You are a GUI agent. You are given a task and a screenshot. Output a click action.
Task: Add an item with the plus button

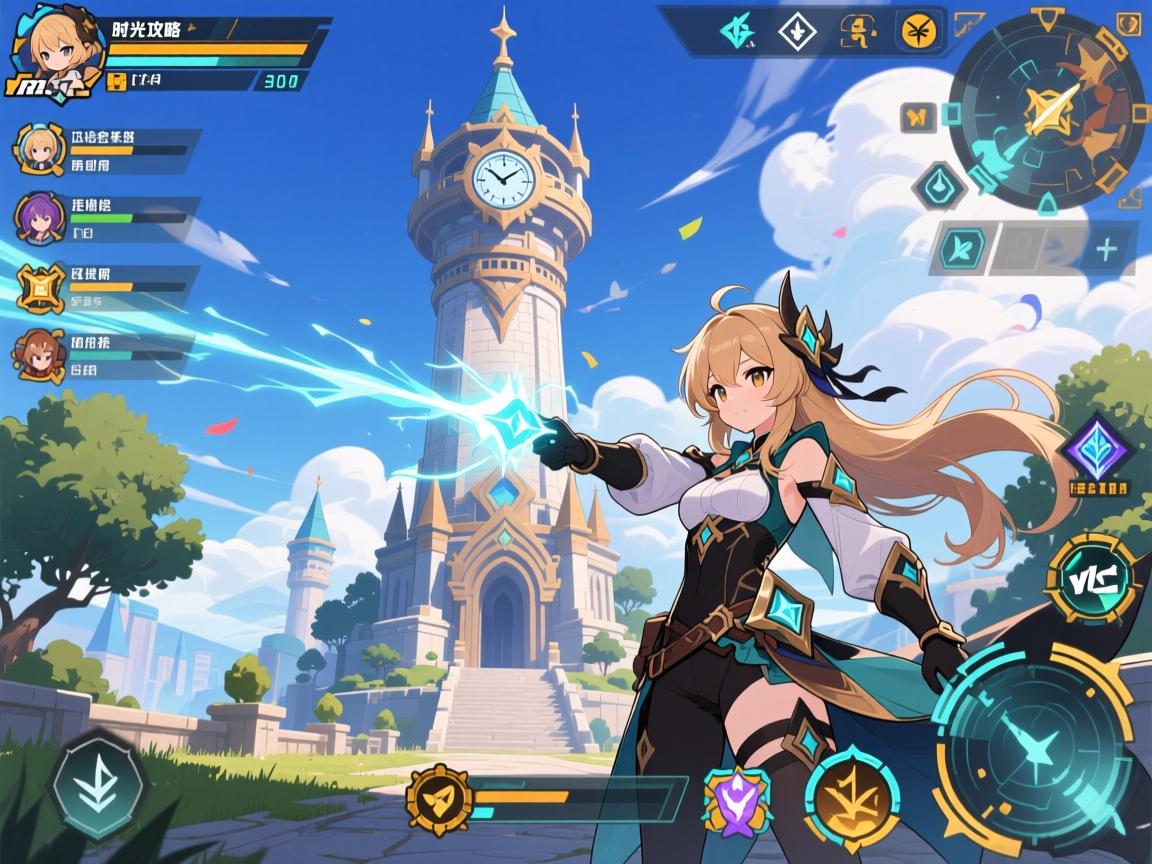(x=1106, y=249)
